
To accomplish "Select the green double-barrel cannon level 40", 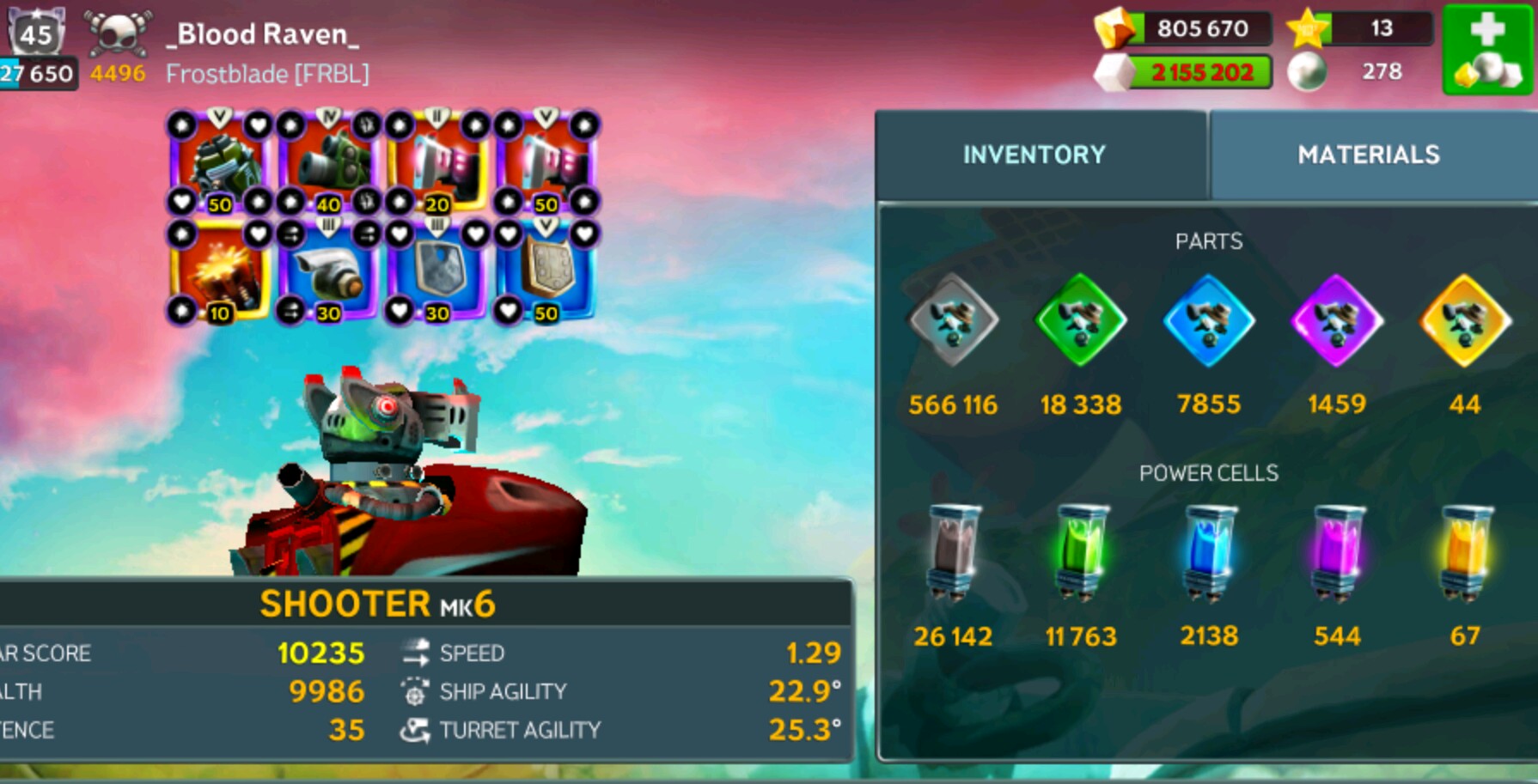I will click(x=328, y=161).
